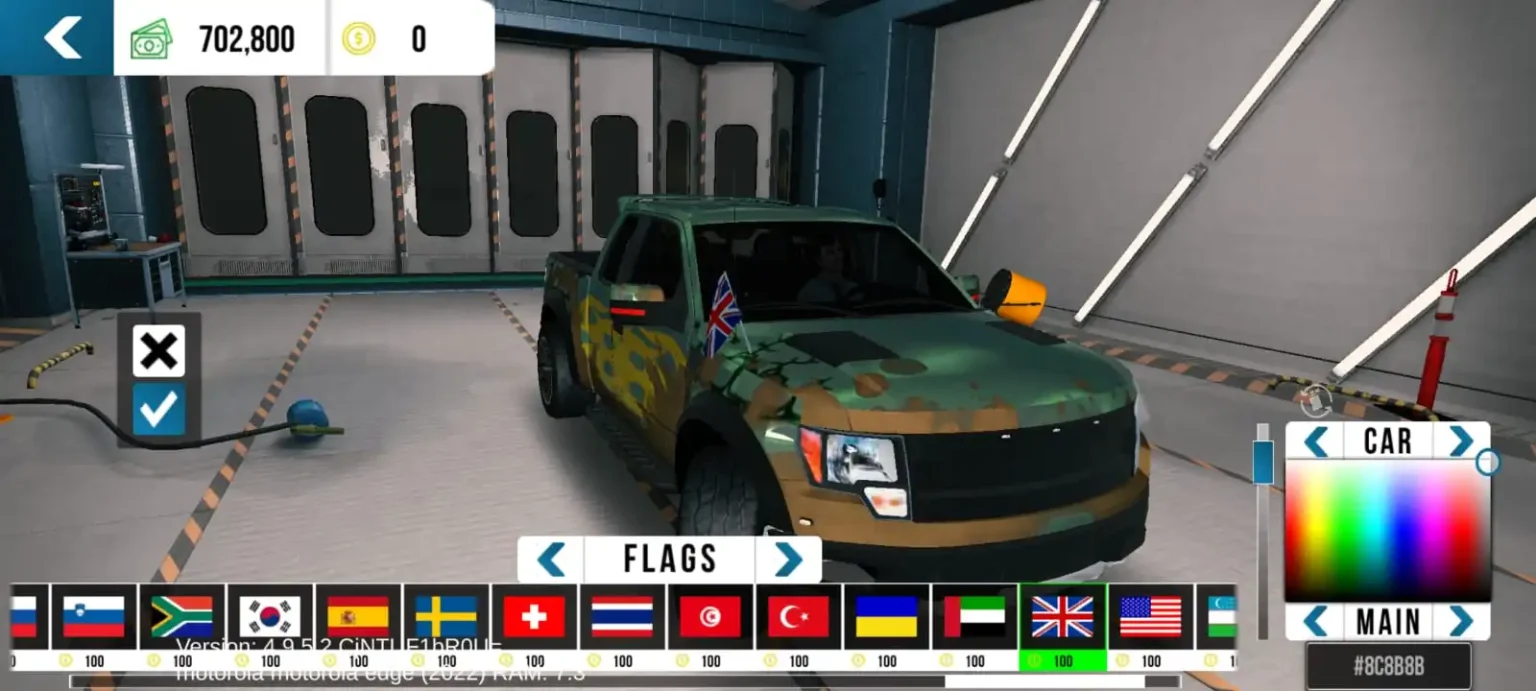Pick the Turkey flag

(x=798, y=617)
